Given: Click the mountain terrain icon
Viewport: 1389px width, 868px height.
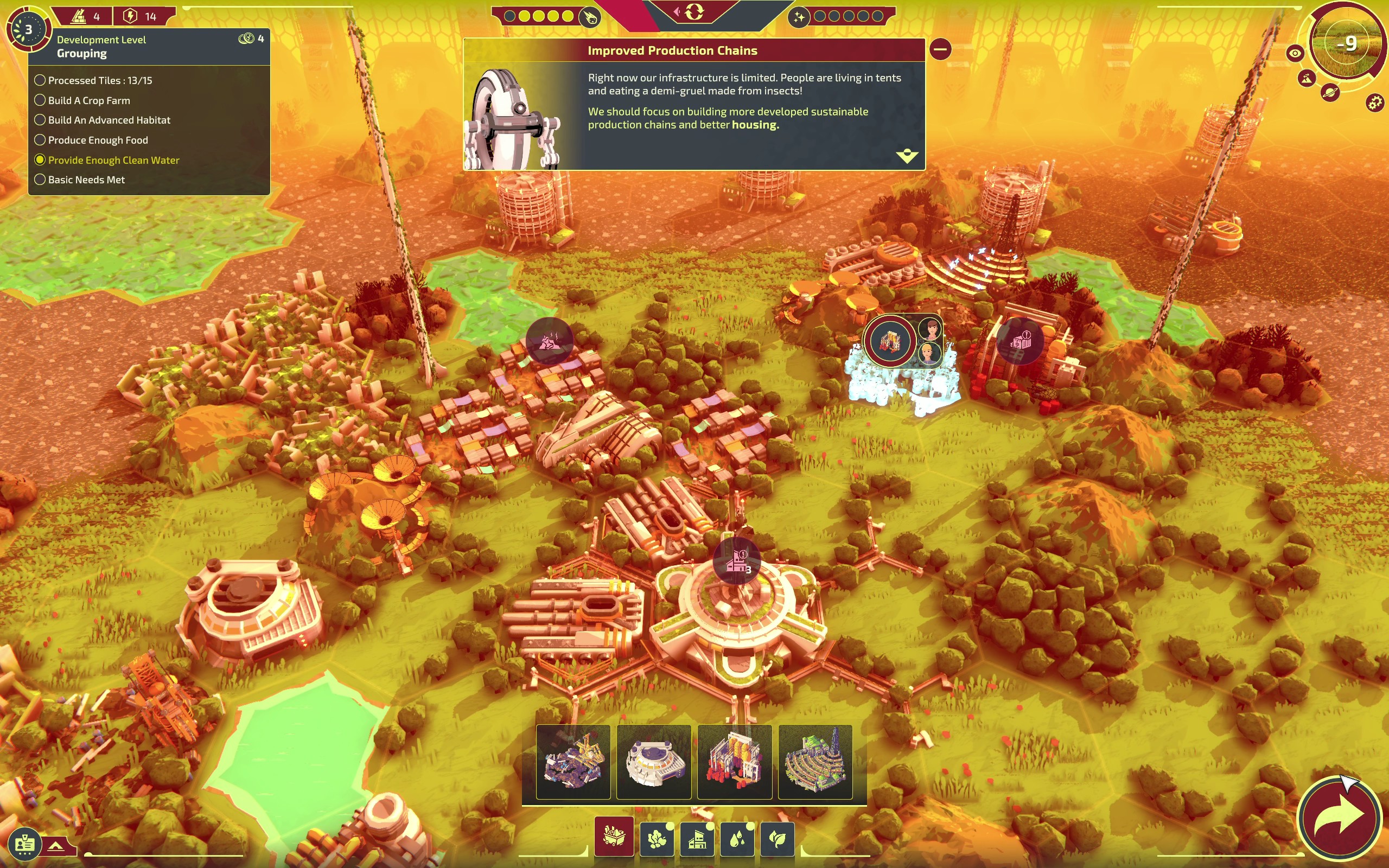Looking at the screenshot, I should (1307, 79).
